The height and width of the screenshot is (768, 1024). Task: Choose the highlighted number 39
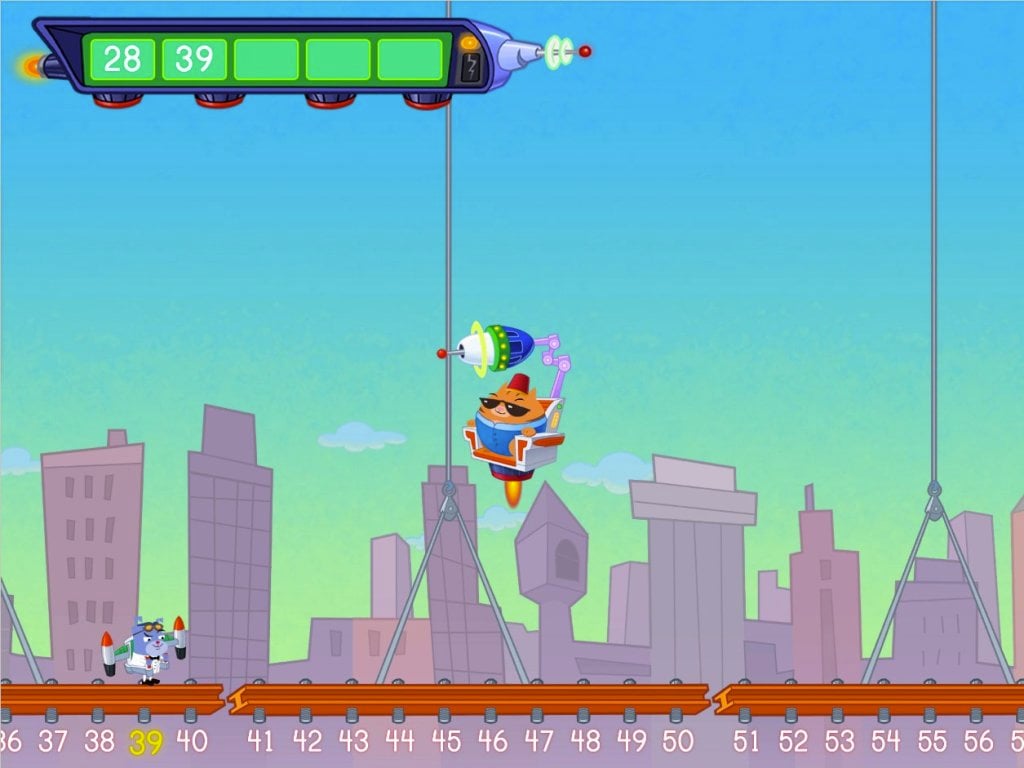coord(146,742)
